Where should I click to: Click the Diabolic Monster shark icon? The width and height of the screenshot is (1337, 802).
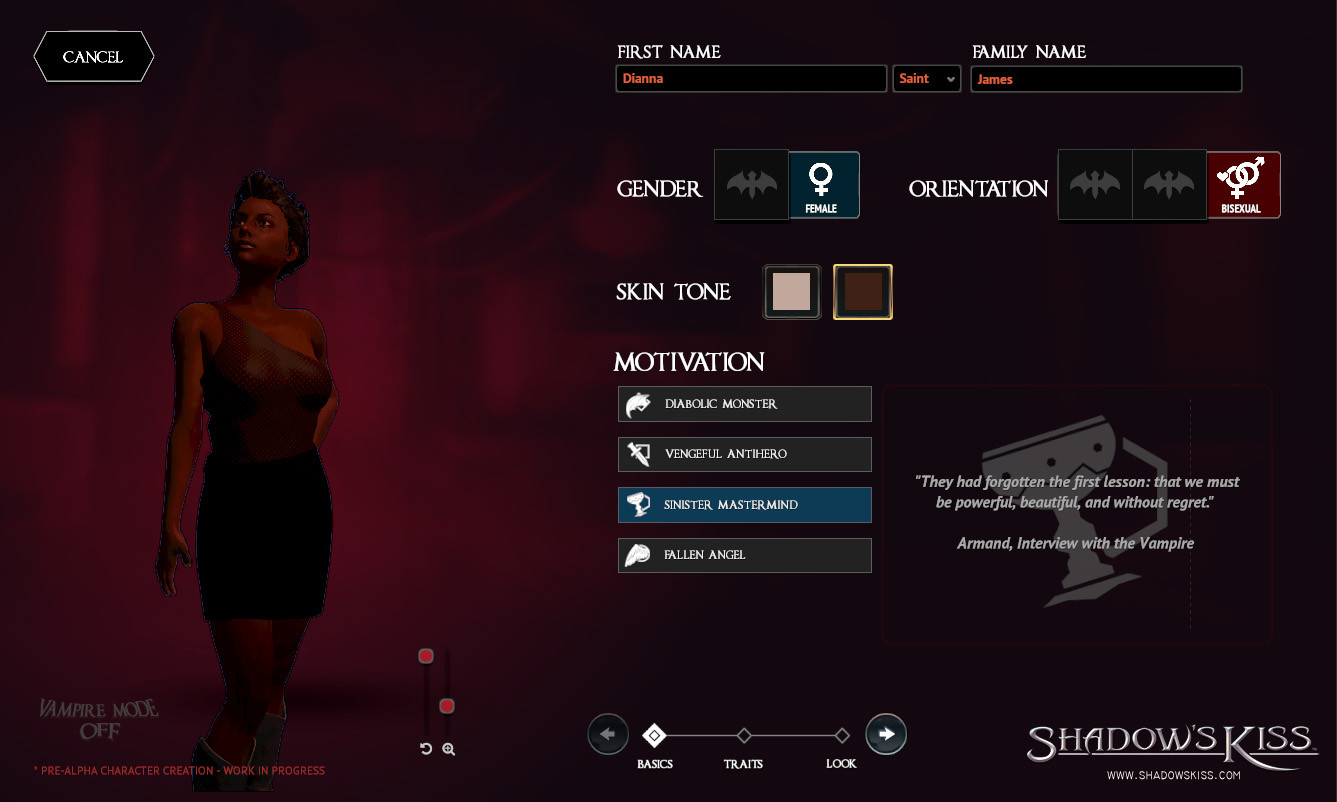[637, 403]
